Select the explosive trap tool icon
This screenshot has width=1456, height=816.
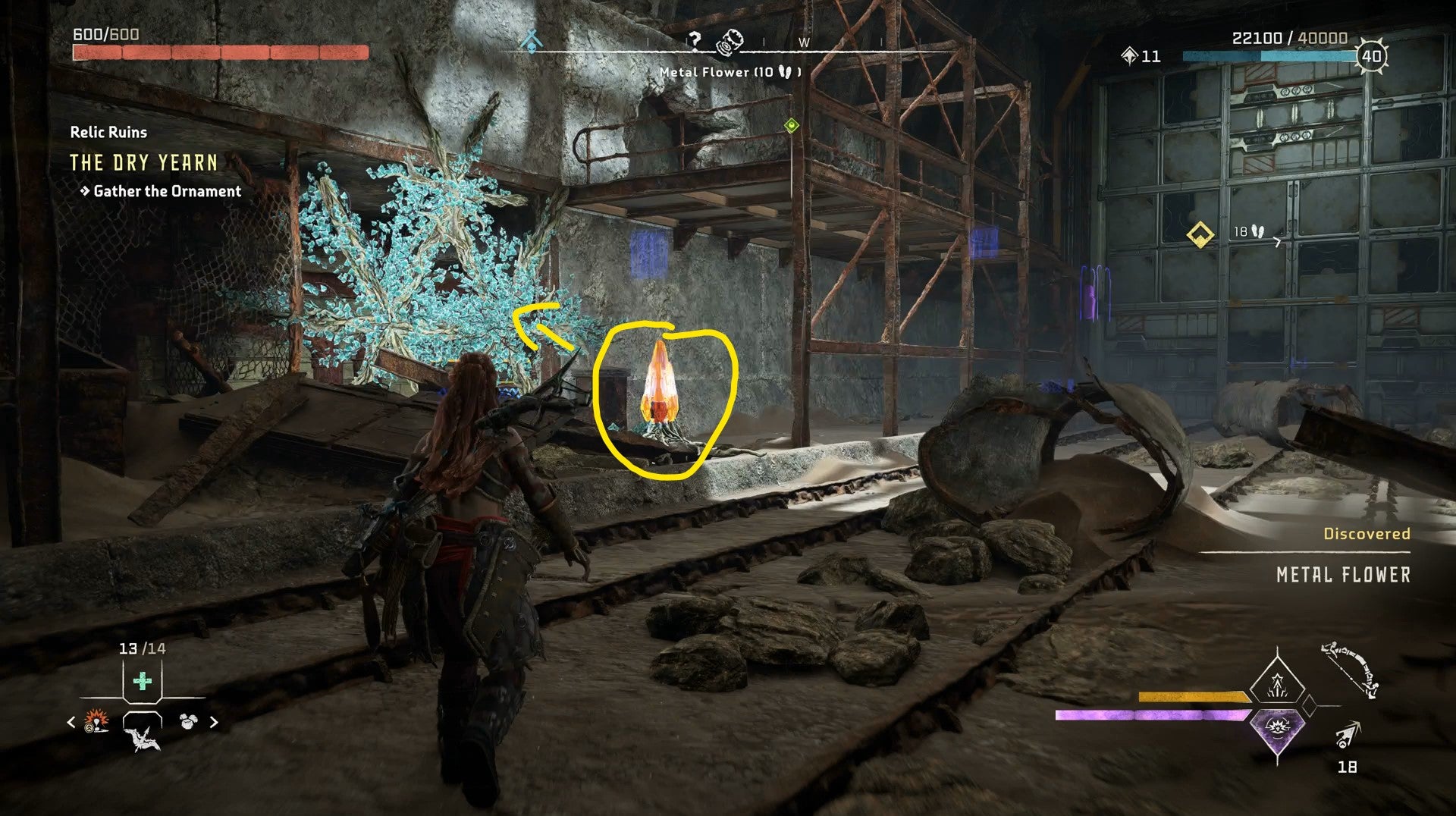point(96,722)
